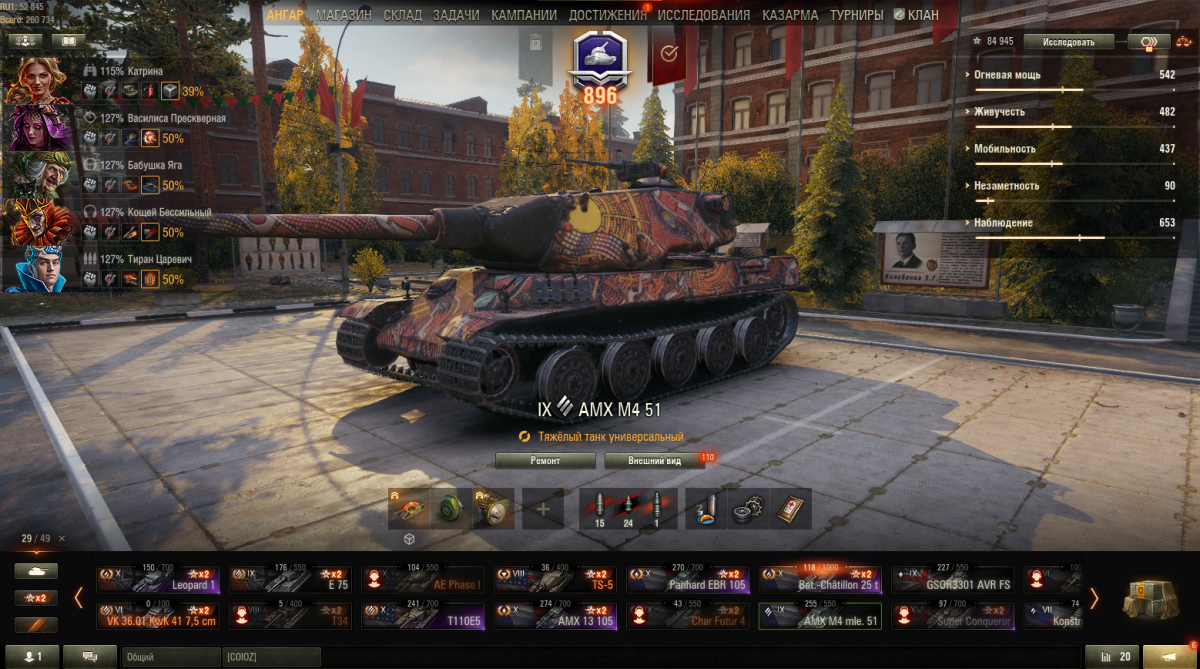Open the ТУРНИРЫ (Tournaments) tab
The height and width of the screenshot is (669, 1200).
856,15
